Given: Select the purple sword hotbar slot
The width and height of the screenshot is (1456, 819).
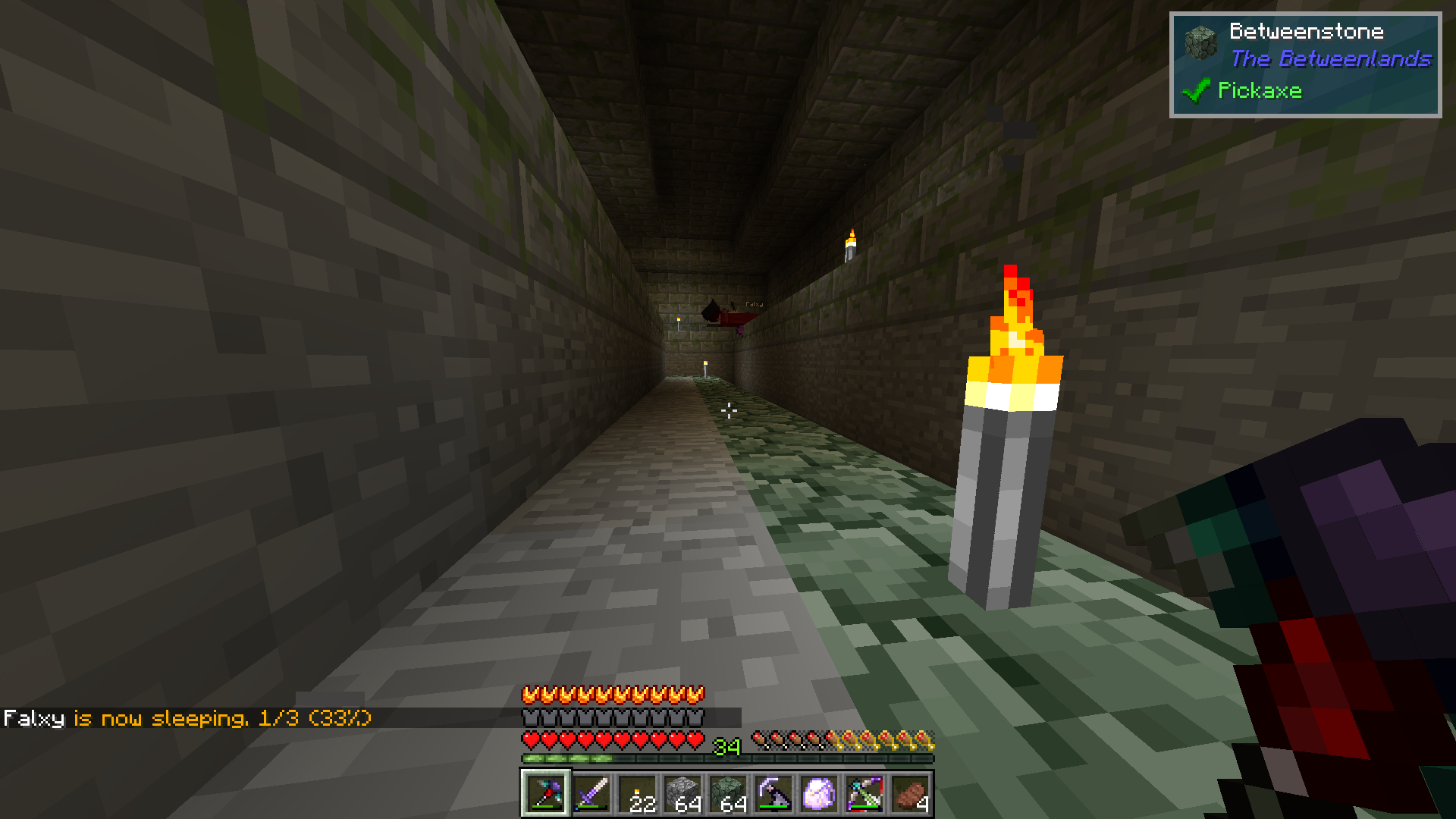Looking at the screenshot, I should tap(591, 794).
